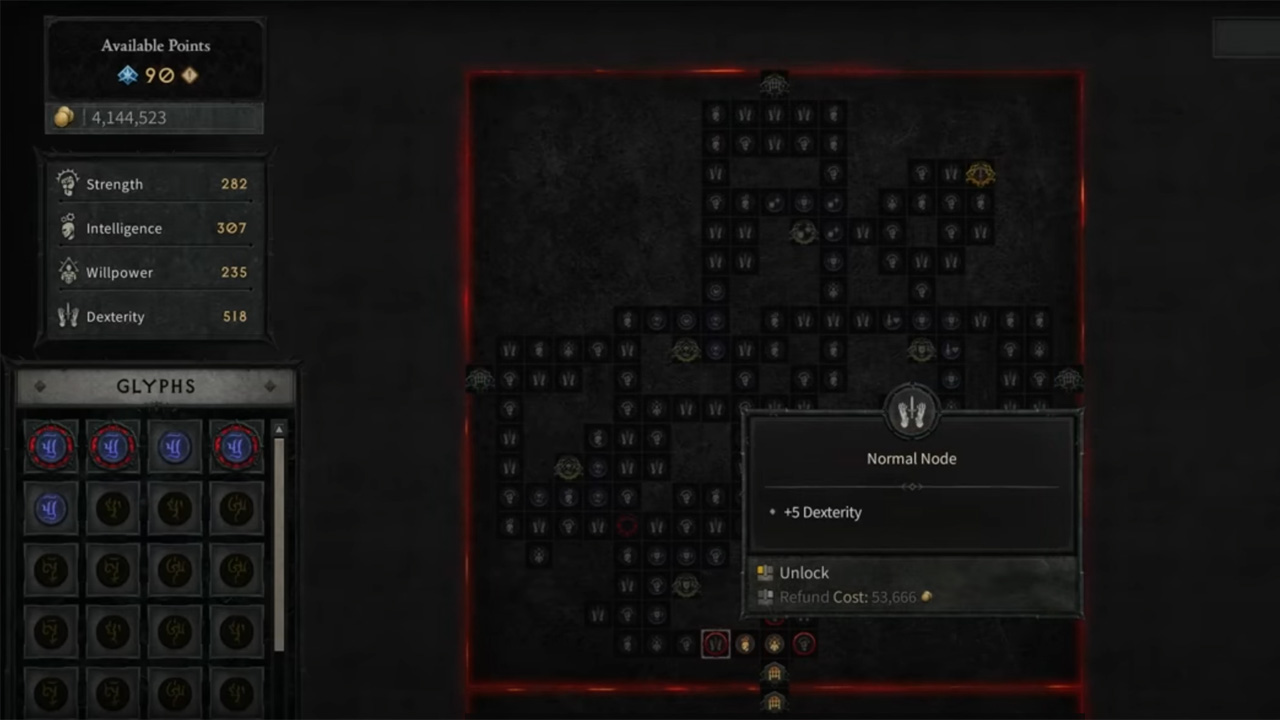Click the golden rare node near the board's top right

980,174
